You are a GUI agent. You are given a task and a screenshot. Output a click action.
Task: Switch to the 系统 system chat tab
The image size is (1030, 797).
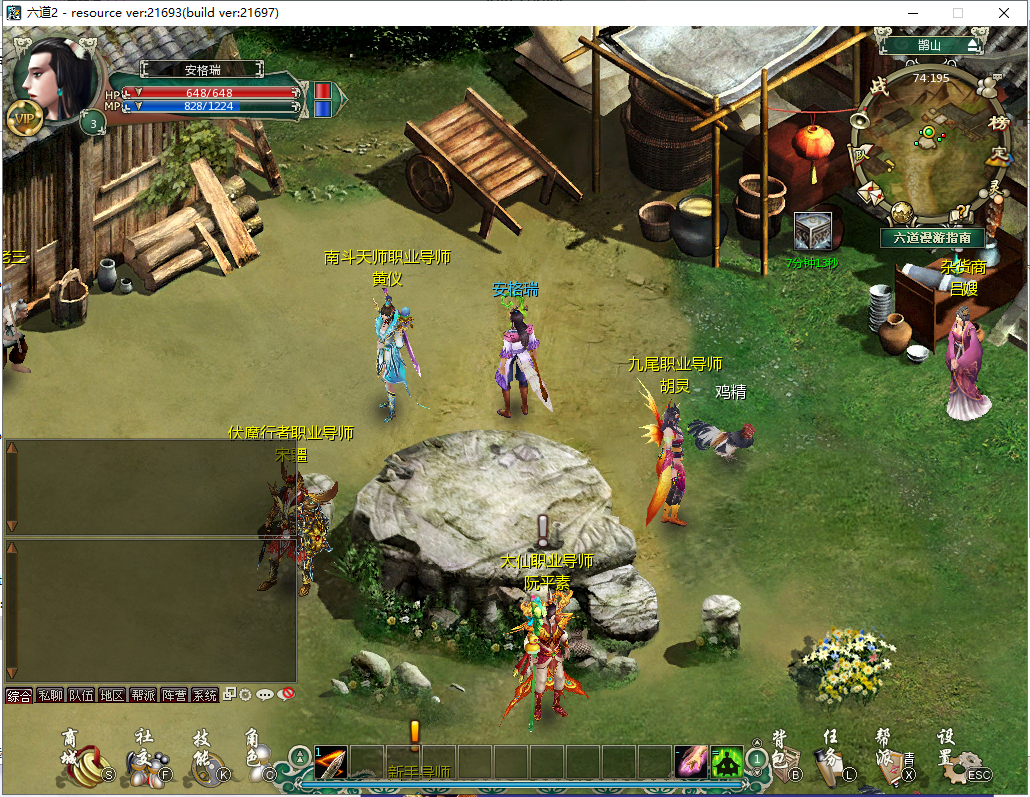click(x=205, y=695)
